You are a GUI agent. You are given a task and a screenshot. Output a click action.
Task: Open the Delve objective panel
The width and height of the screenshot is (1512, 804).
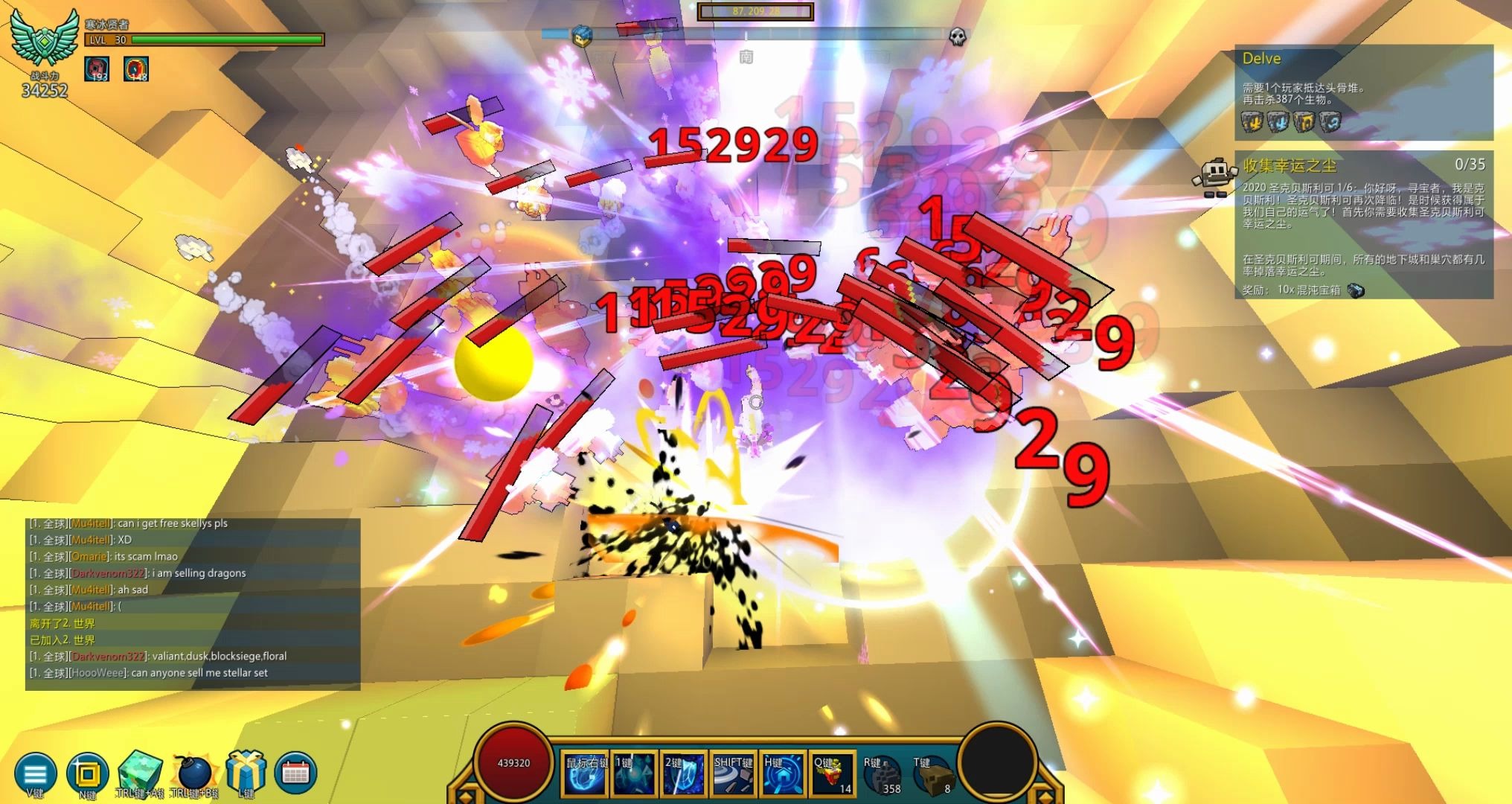[1363, 92]
